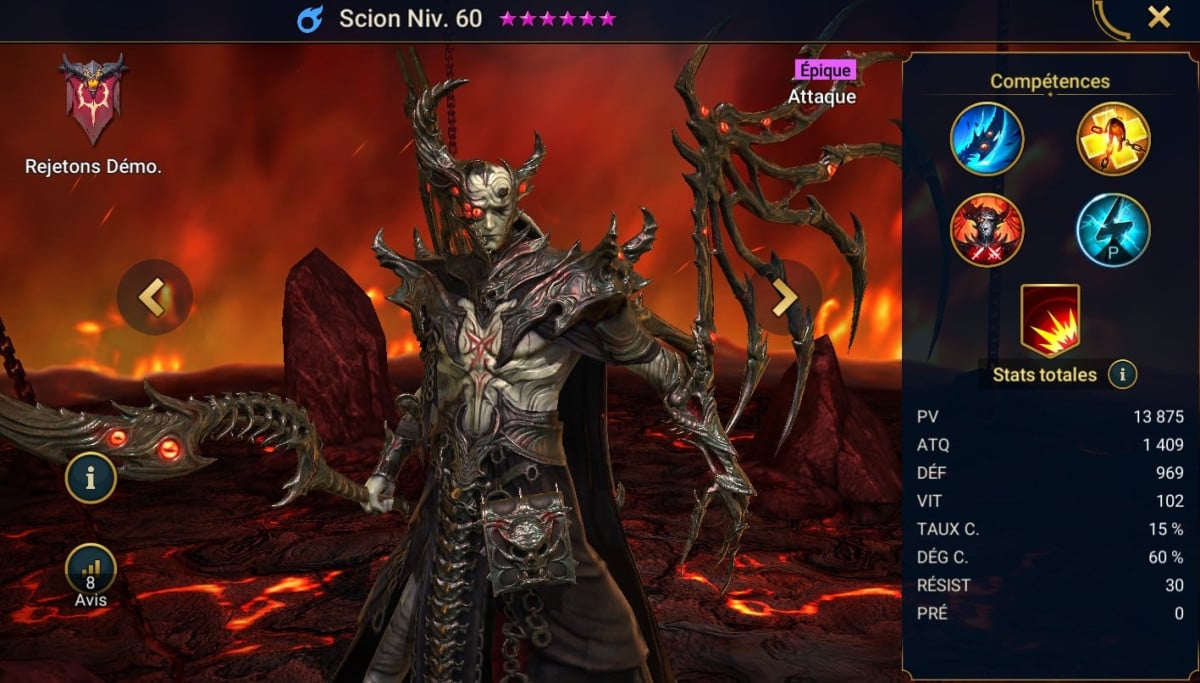Open champion info with the round i button

pos(91,478)
